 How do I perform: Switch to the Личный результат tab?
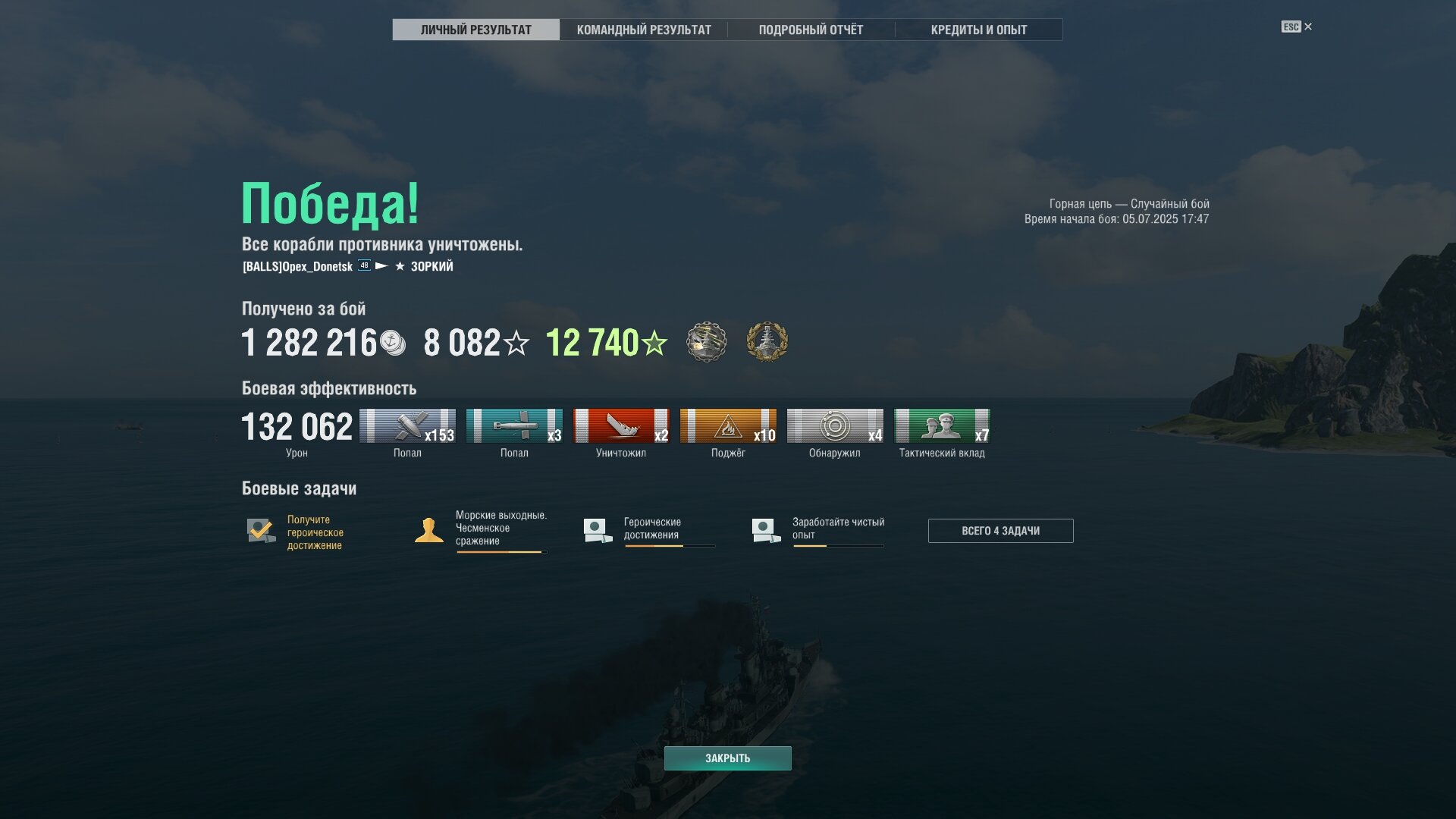[475, 30]
